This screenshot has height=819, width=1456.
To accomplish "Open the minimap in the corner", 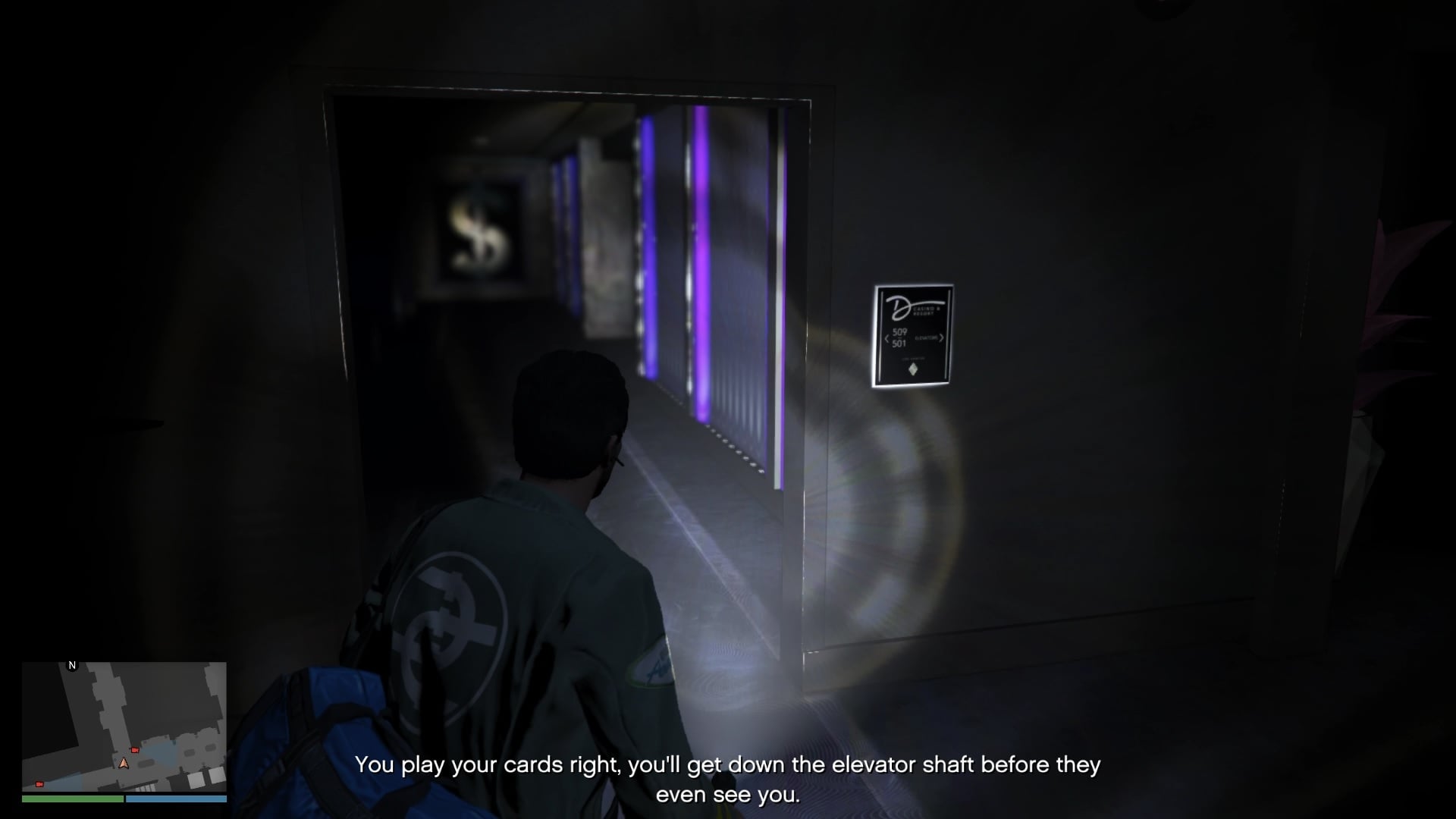I will 124,726.
